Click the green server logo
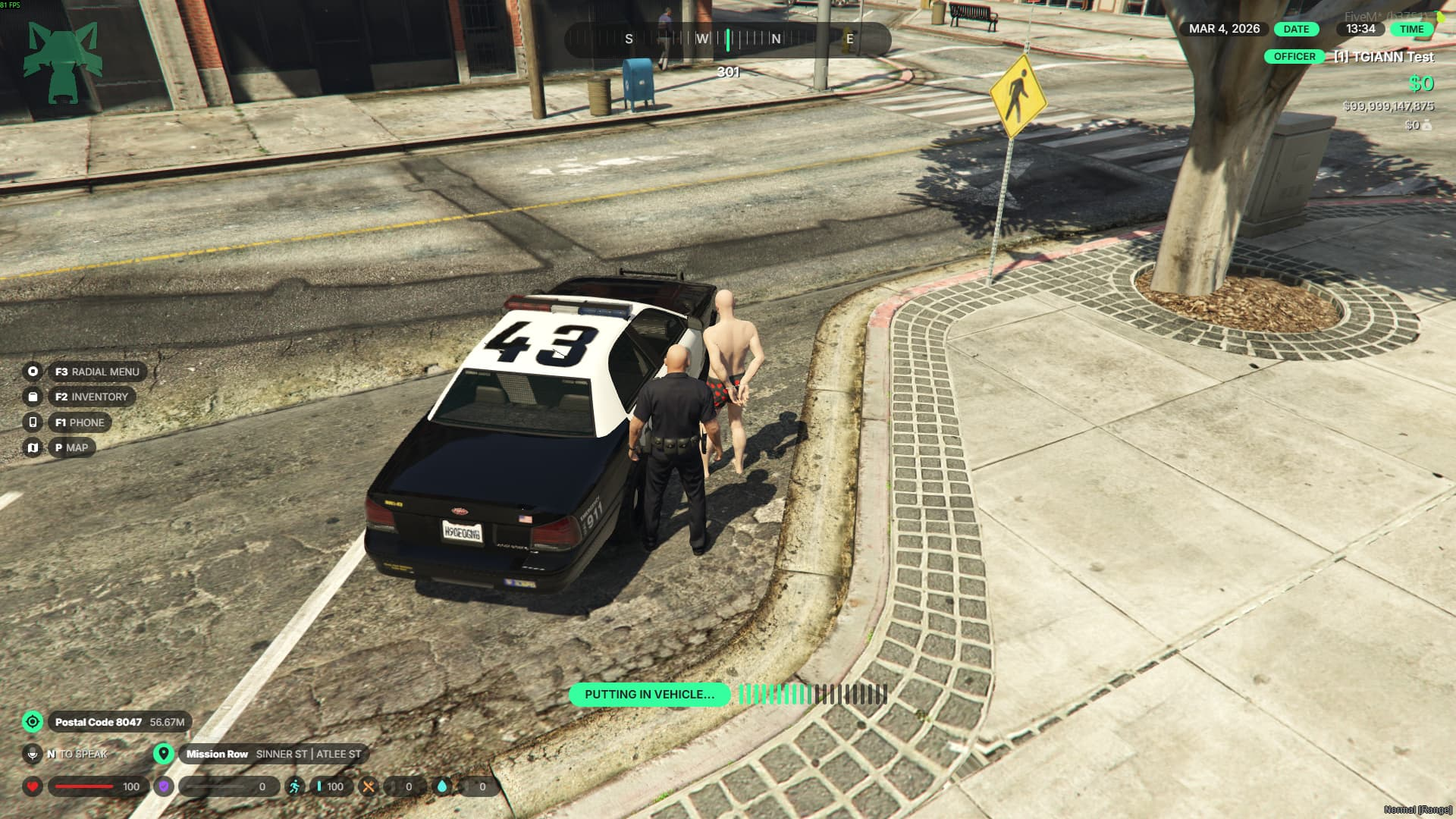Viewport: 1456px width, 819px height. [63, 62]
